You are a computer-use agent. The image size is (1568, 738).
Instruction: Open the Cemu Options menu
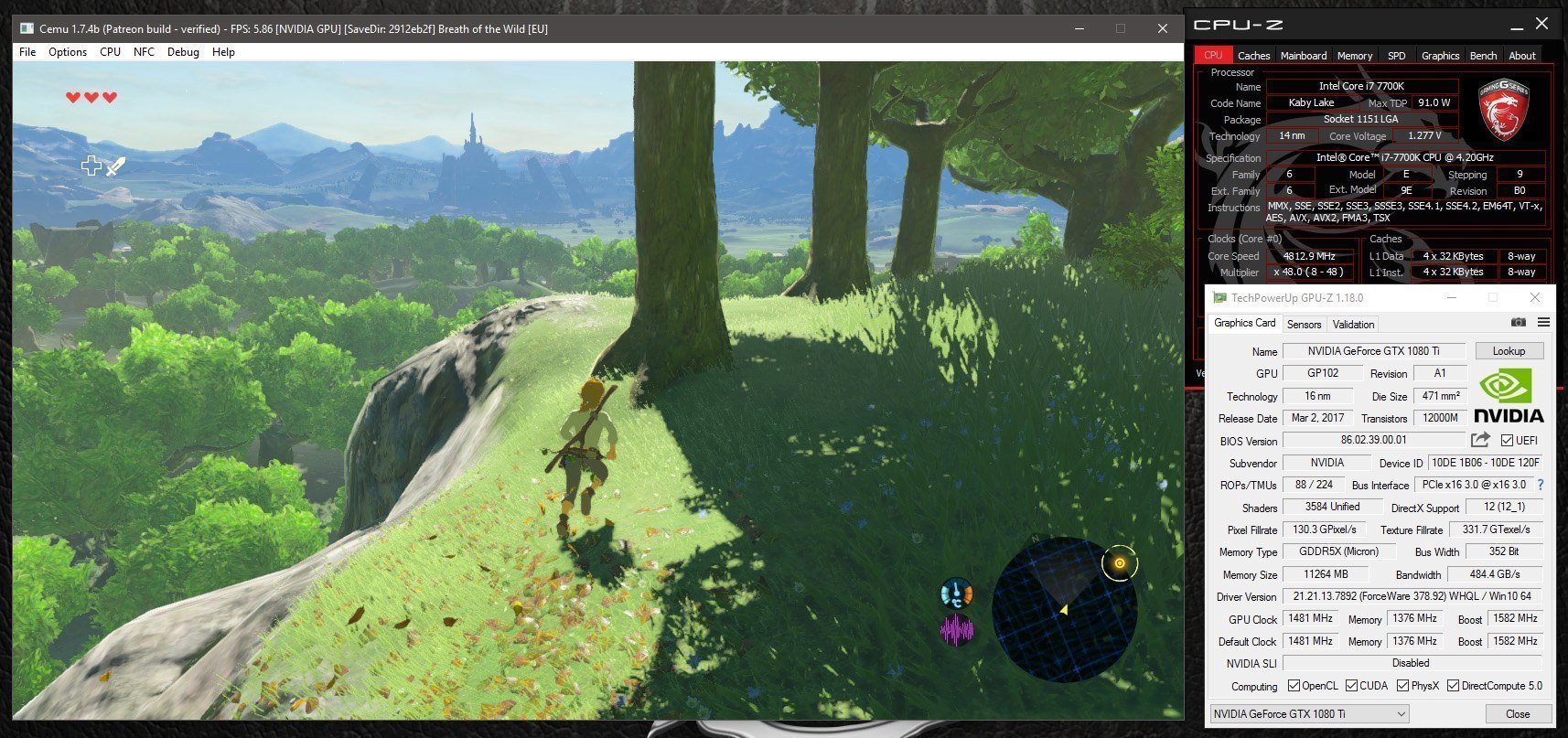coord(68,52)
